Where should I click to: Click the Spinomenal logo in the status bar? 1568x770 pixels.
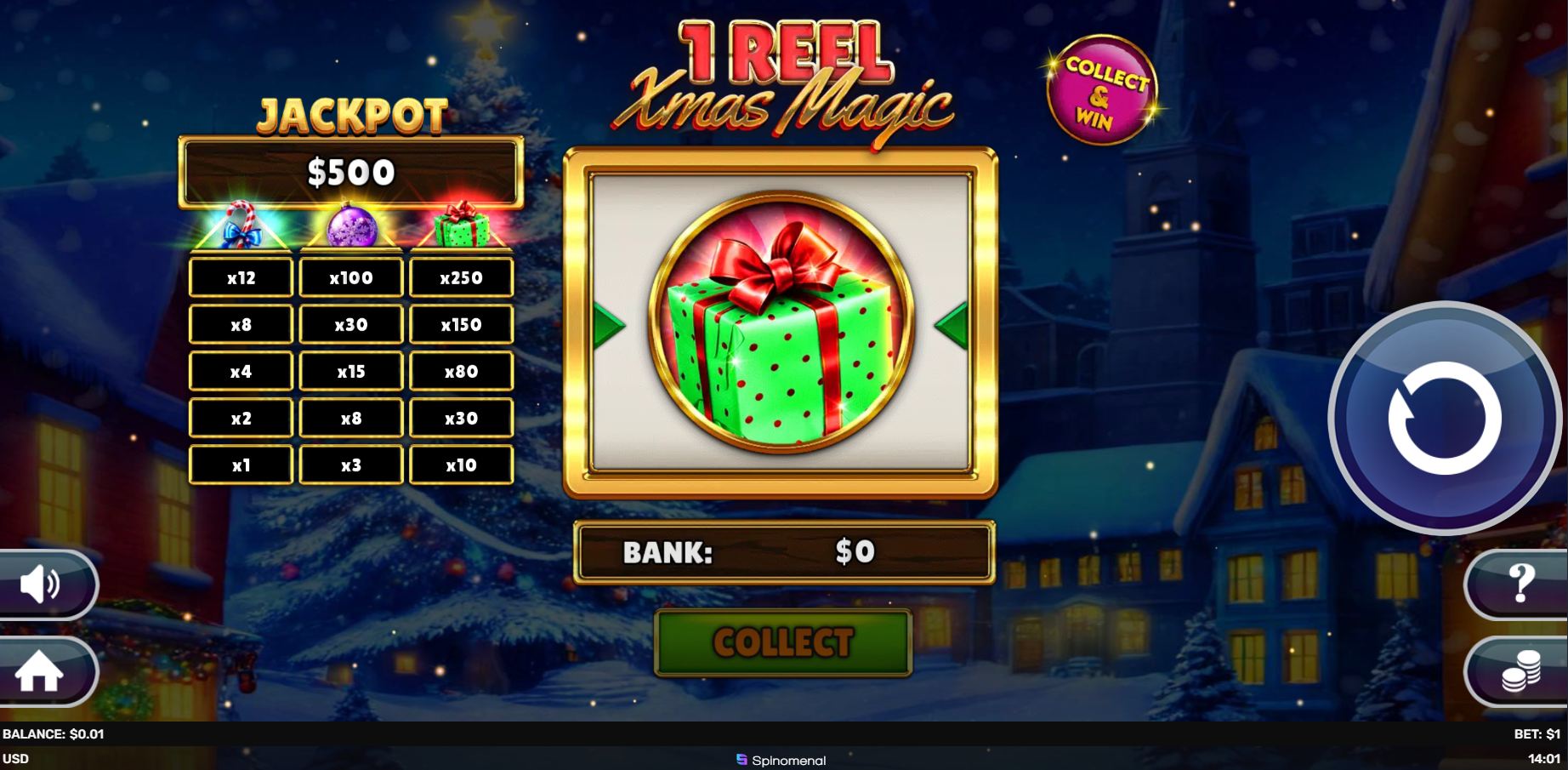coord(783,761)
